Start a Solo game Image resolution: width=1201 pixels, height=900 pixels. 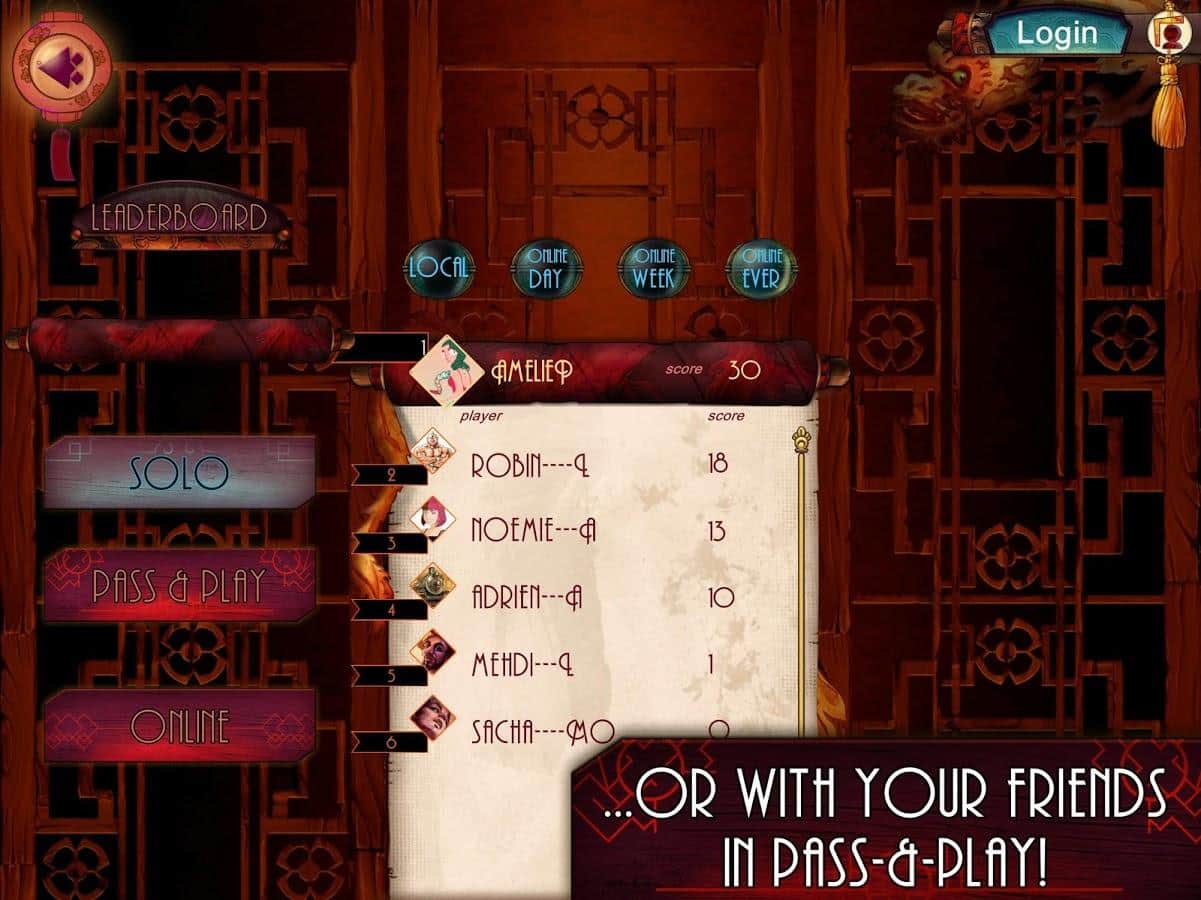pyautogui.click(x=179, y=473)
